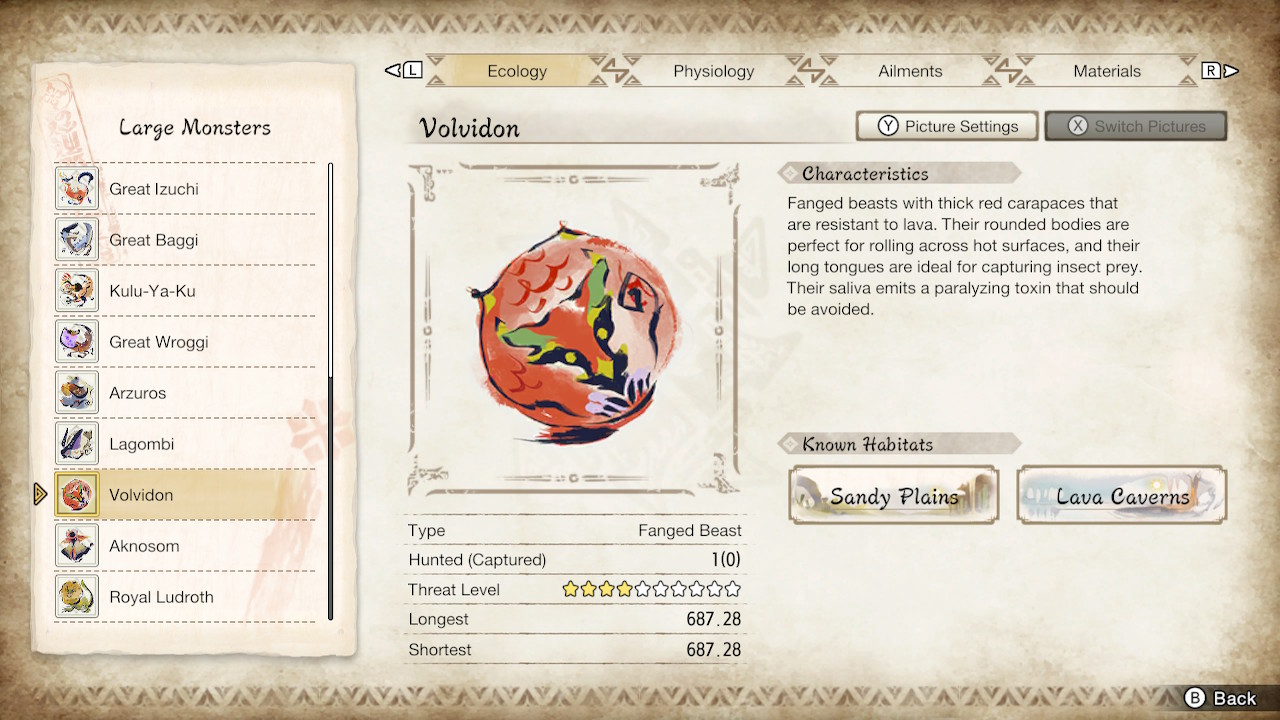Select the Aknosom monster icon
Screen dimensions: 1280x720
click(x=76, y=545)
